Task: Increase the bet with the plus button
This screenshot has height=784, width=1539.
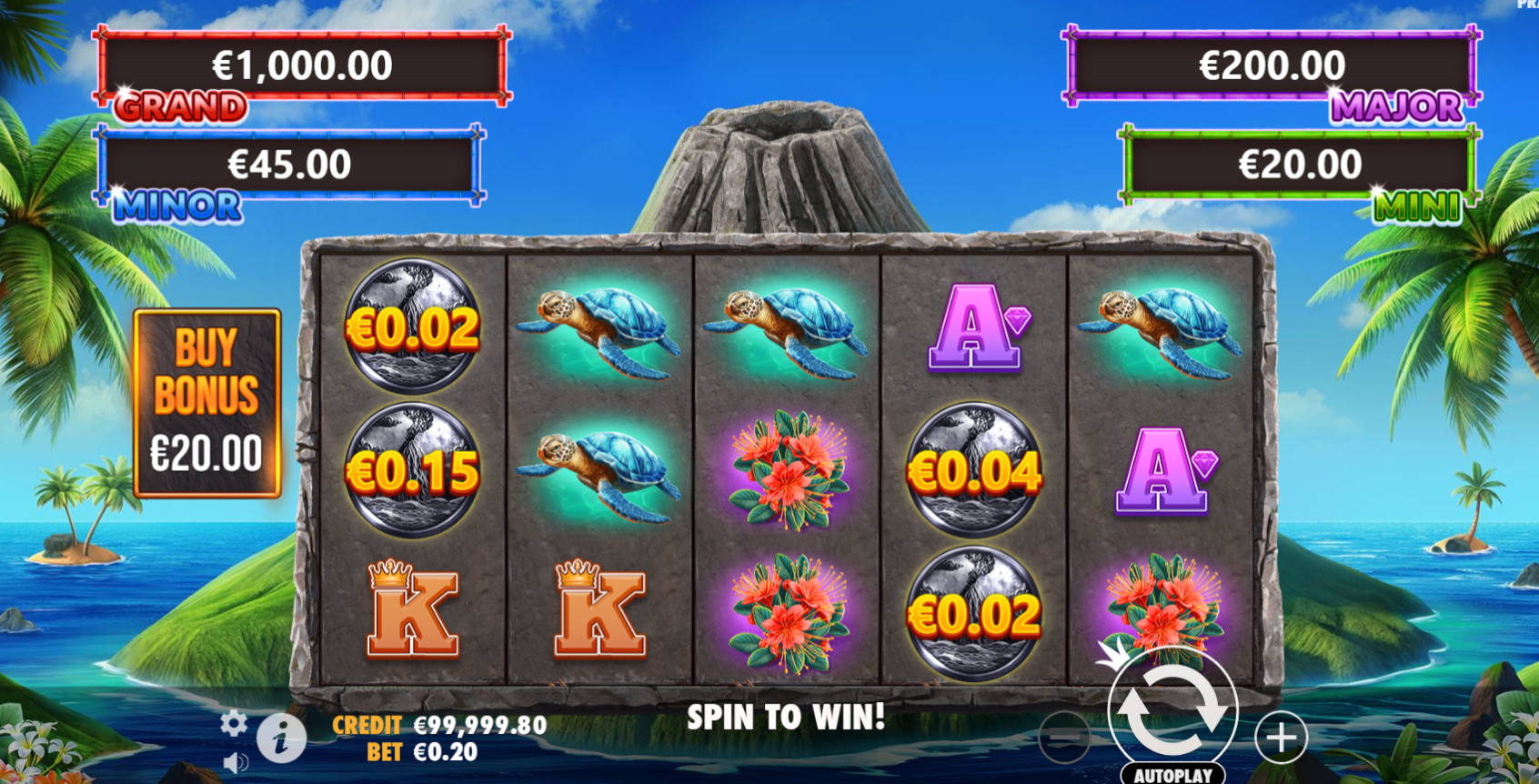Action: [1281, 737]
